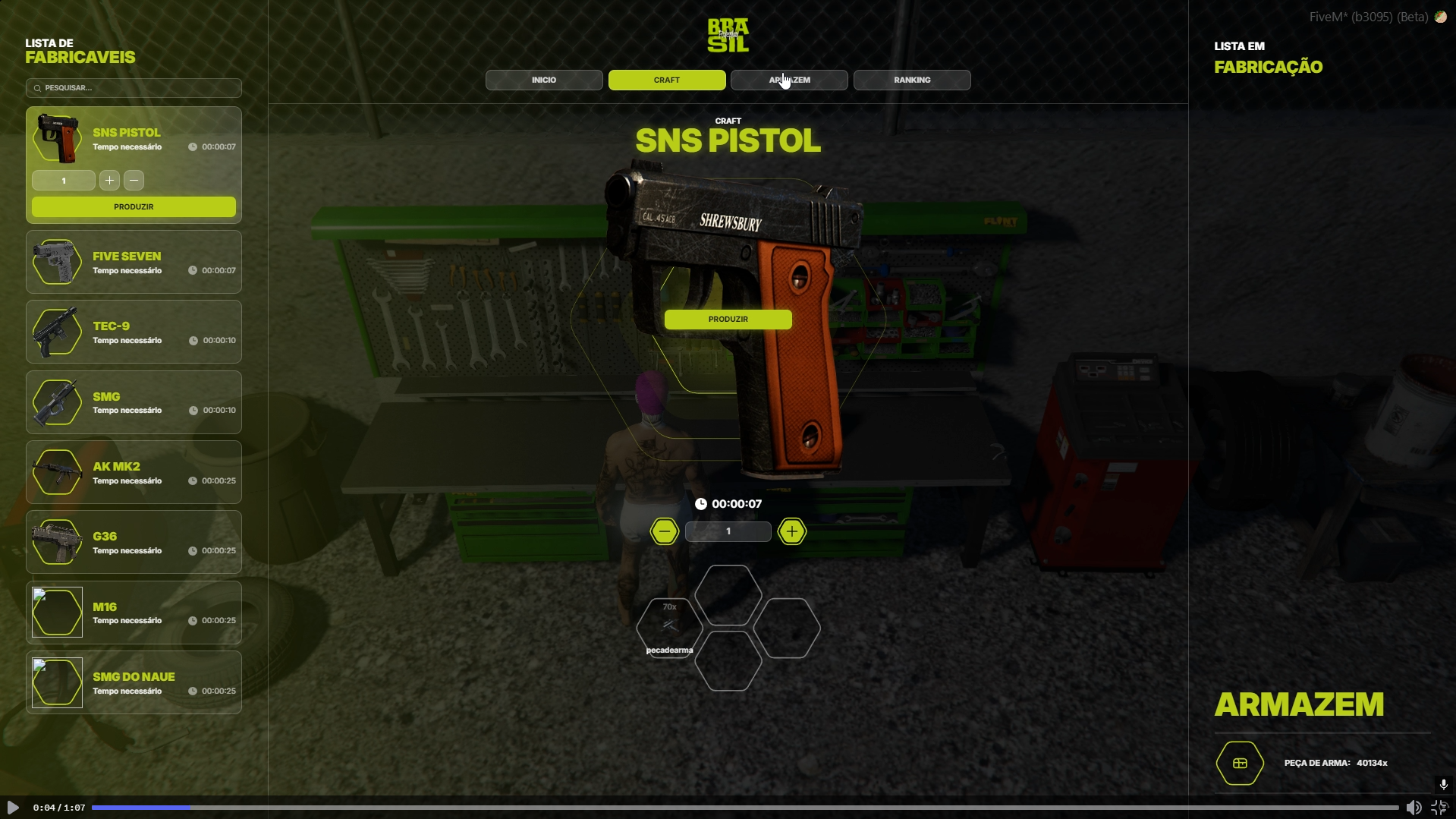Decrease quantity with the center minus hexagon
This screenshot has height=819, width=1456.
(x=664, y=531)
